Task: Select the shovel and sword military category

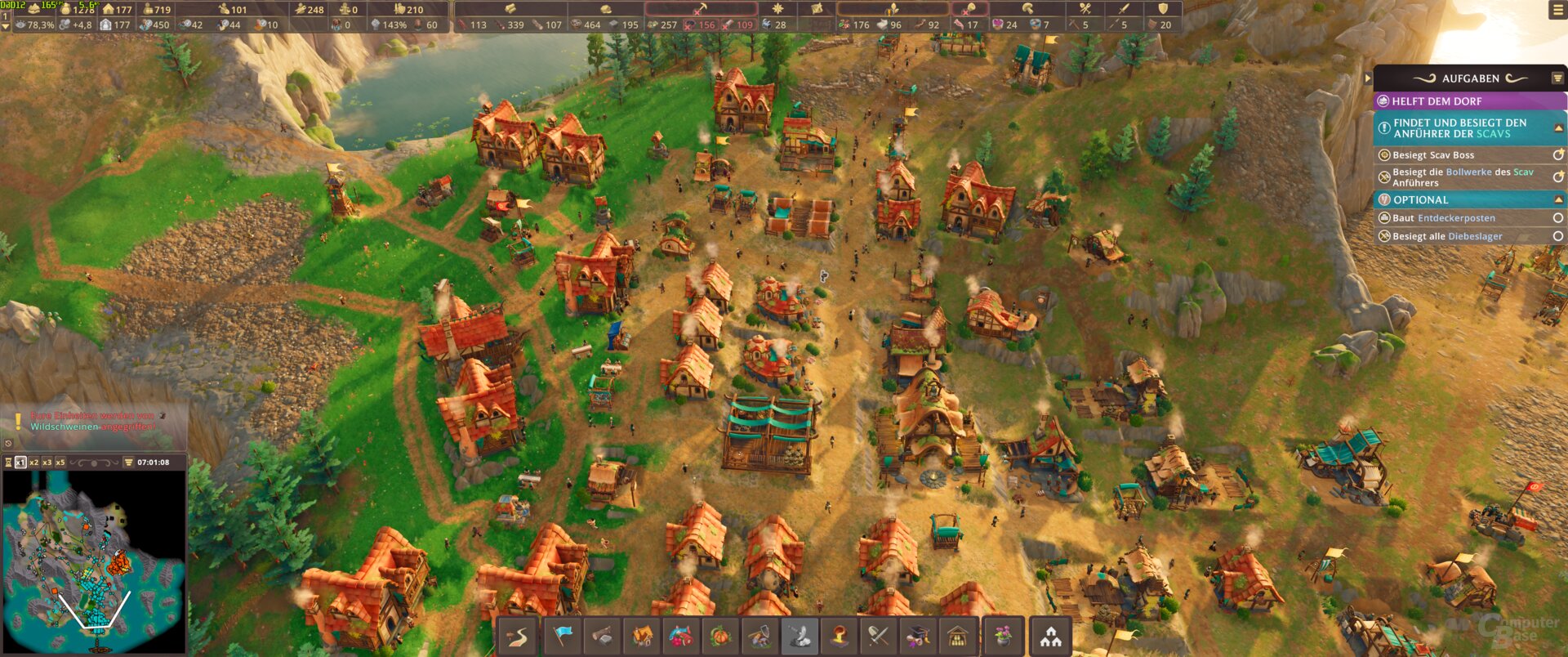Action: tap(878, 636)
